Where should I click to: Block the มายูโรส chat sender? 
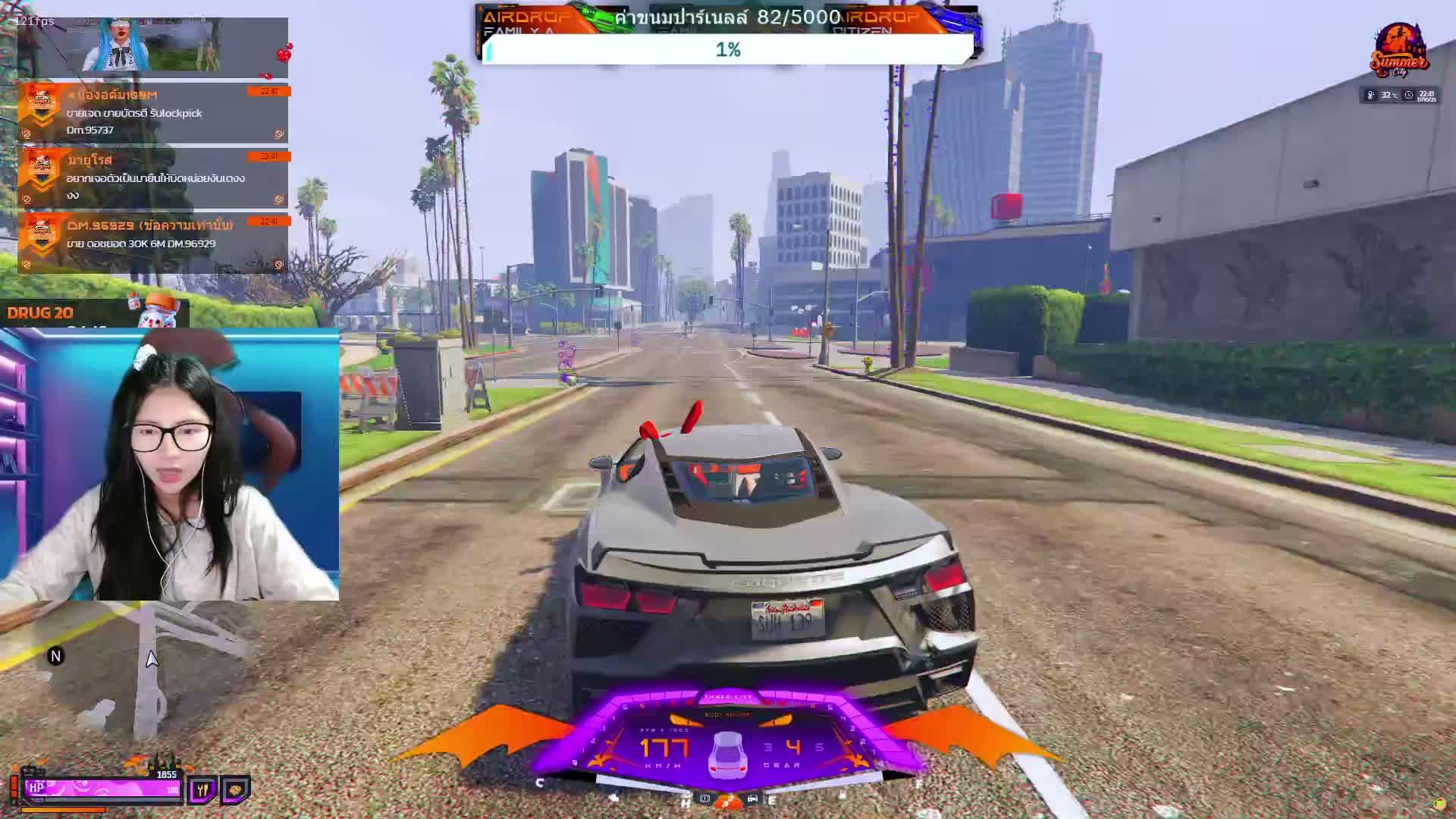click(279, 198)
